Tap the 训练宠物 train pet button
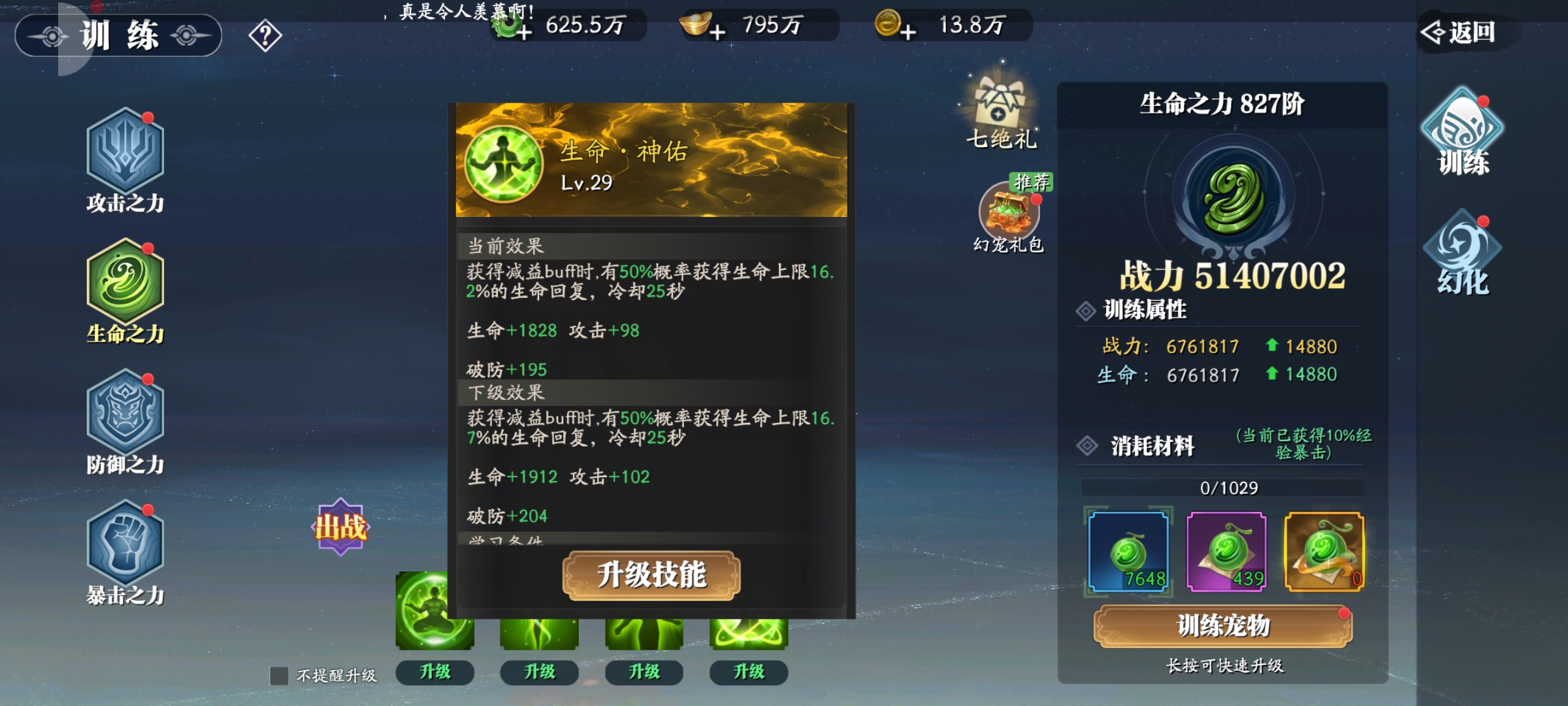The image size is (1568, 706). [1223, 626]
